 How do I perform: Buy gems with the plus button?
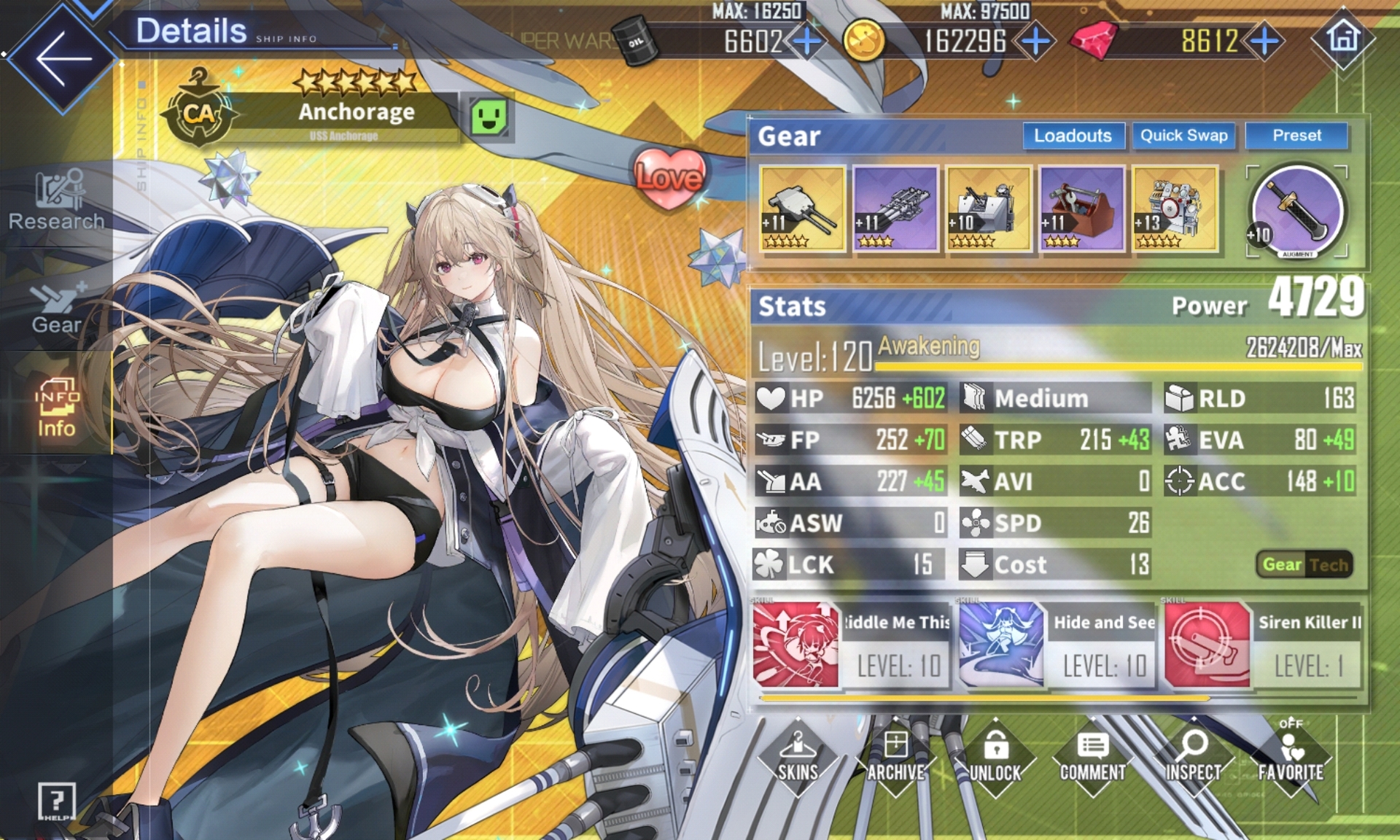pos(1265,41)
